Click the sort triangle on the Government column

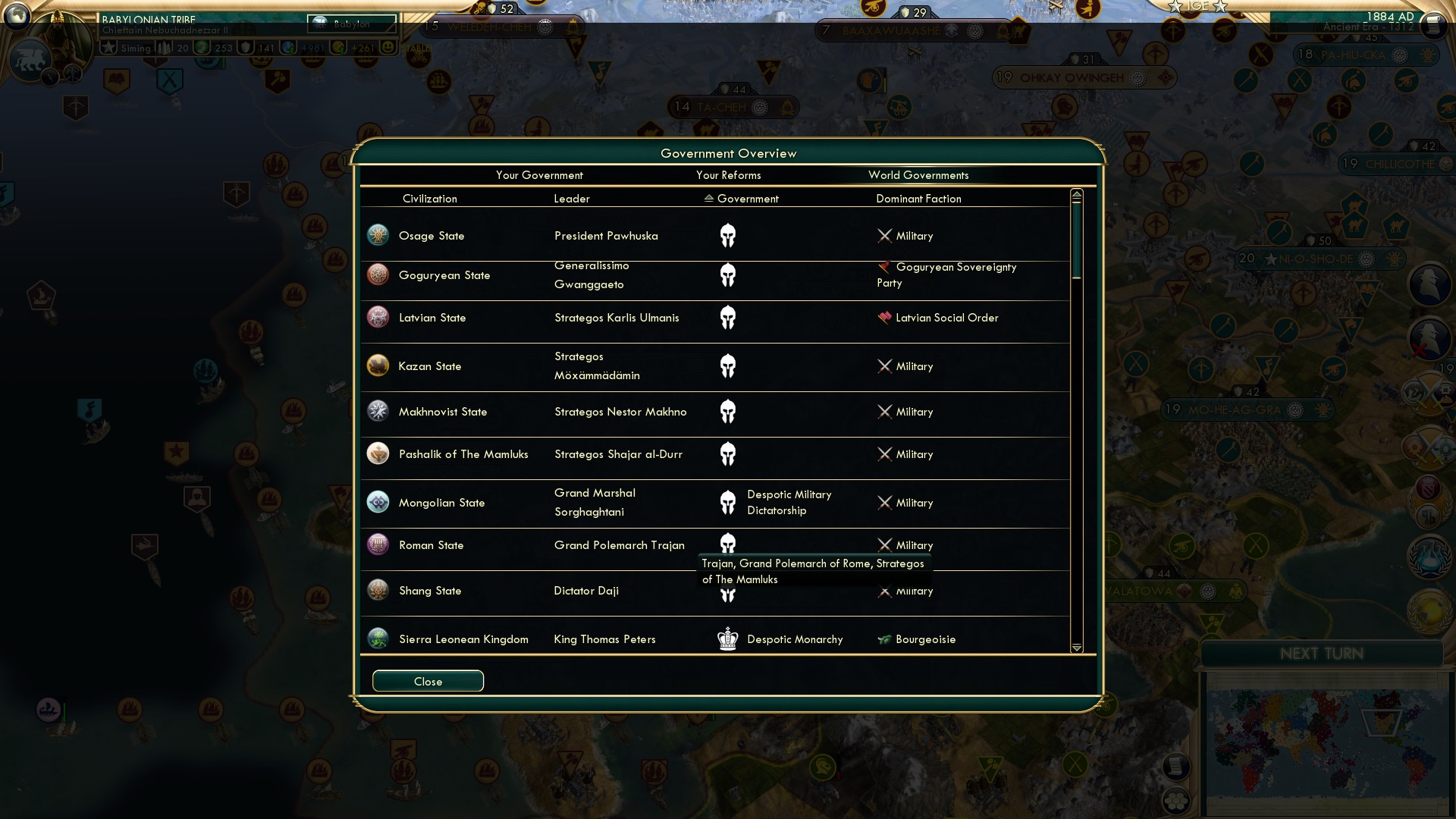coord(708,199)
